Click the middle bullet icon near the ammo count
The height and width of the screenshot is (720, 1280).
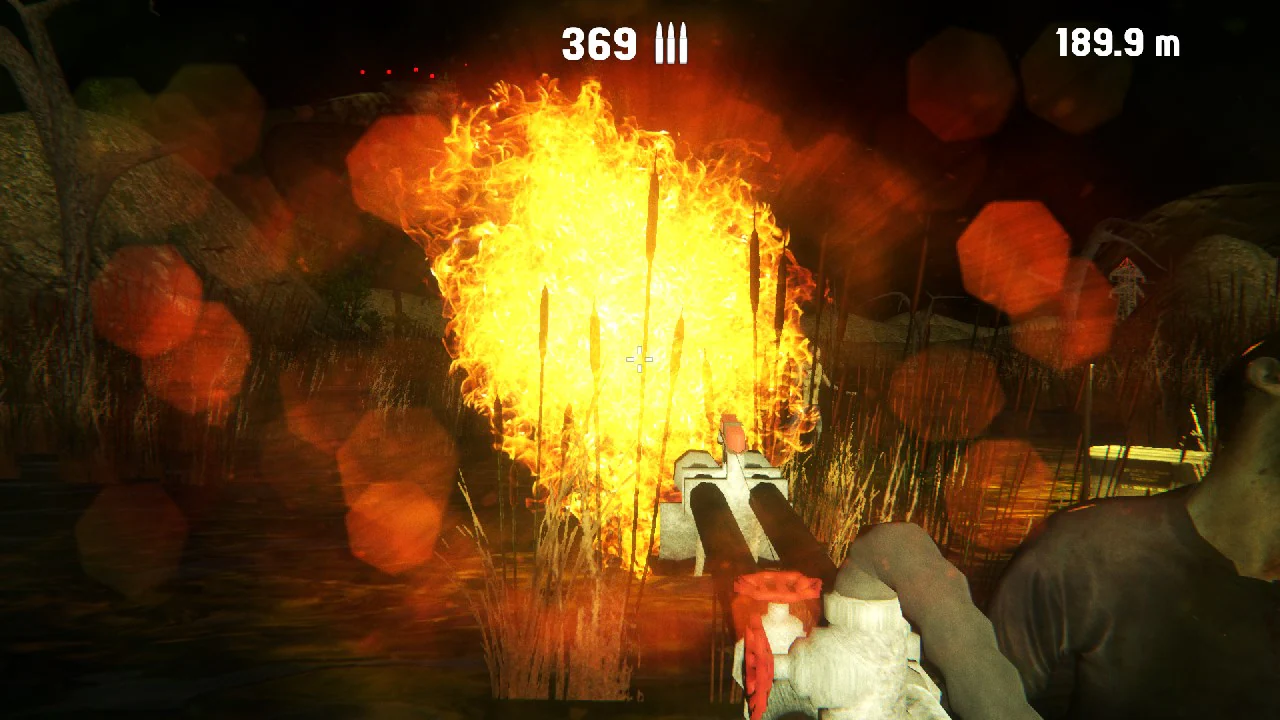(670, 43)
